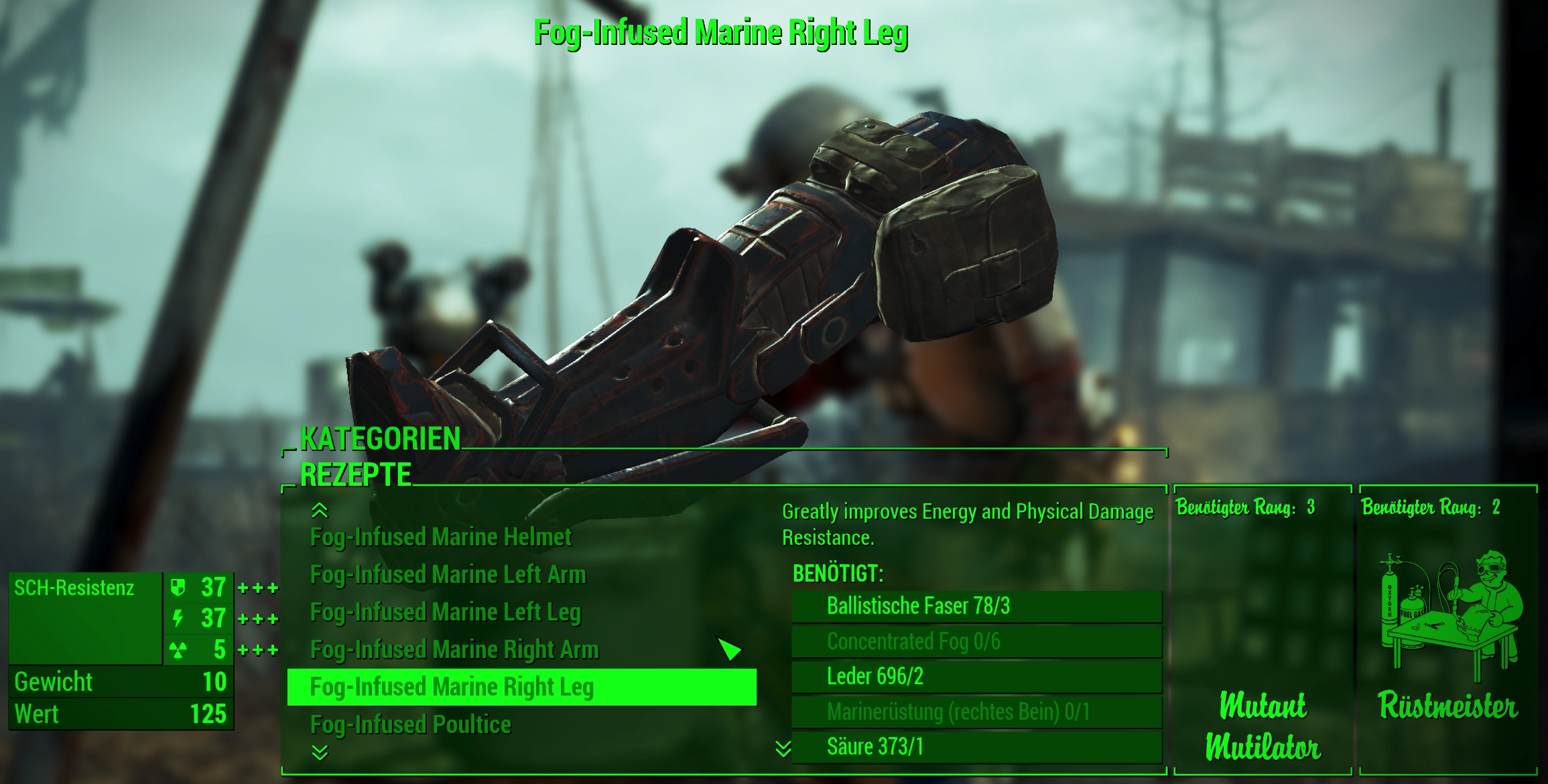
Task: Open the KATEGORIEN header
Action: tap(380, 440)
